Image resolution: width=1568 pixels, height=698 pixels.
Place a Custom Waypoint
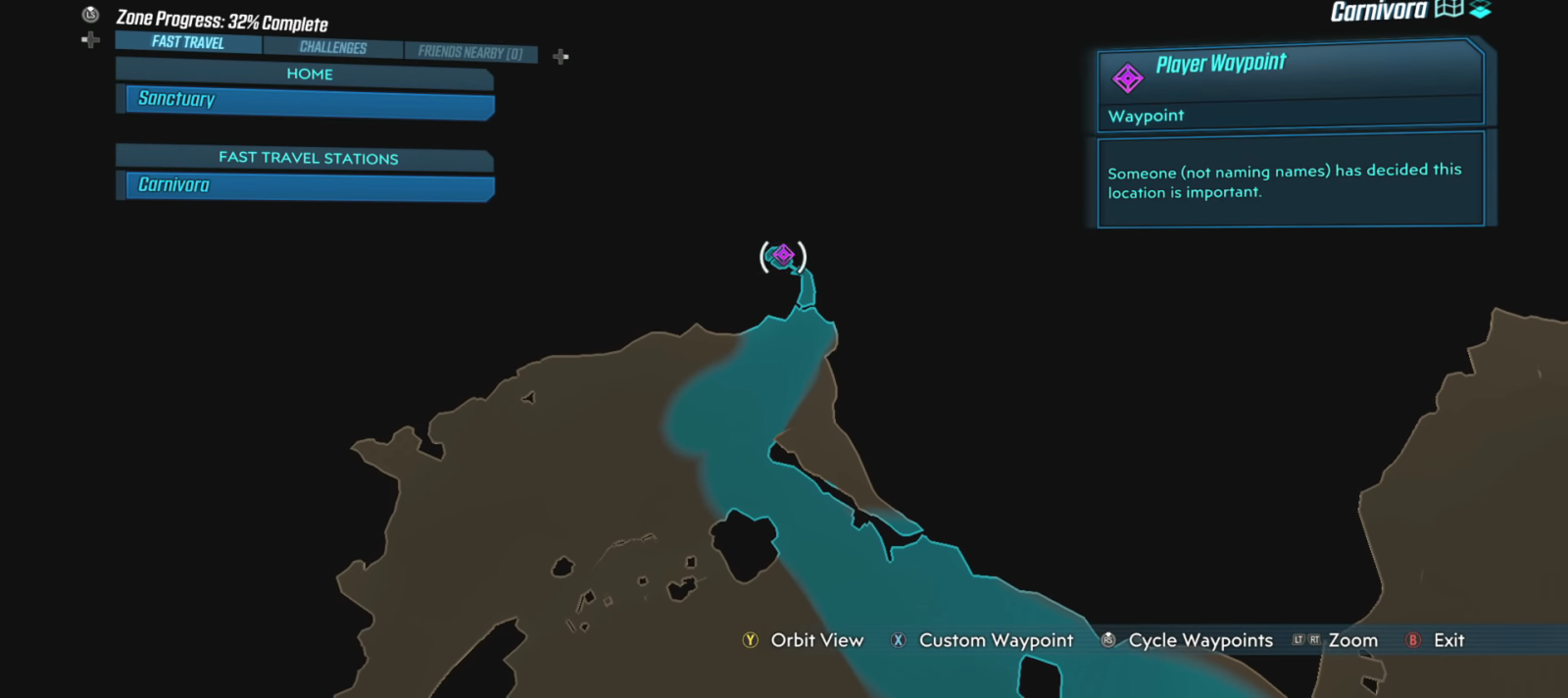point(983,640)
